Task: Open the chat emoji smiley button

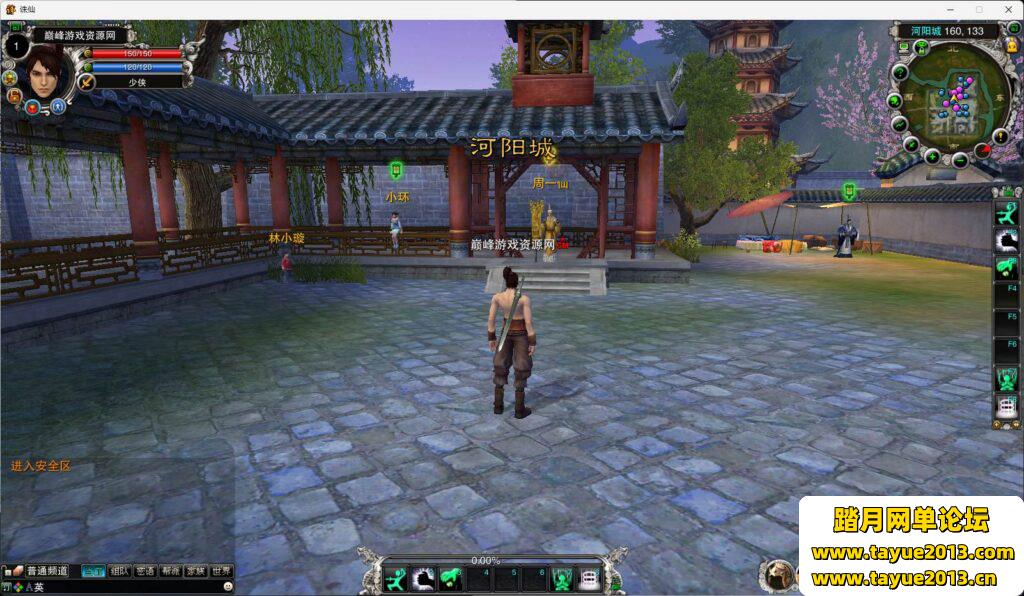Action: tap(228, 586)
